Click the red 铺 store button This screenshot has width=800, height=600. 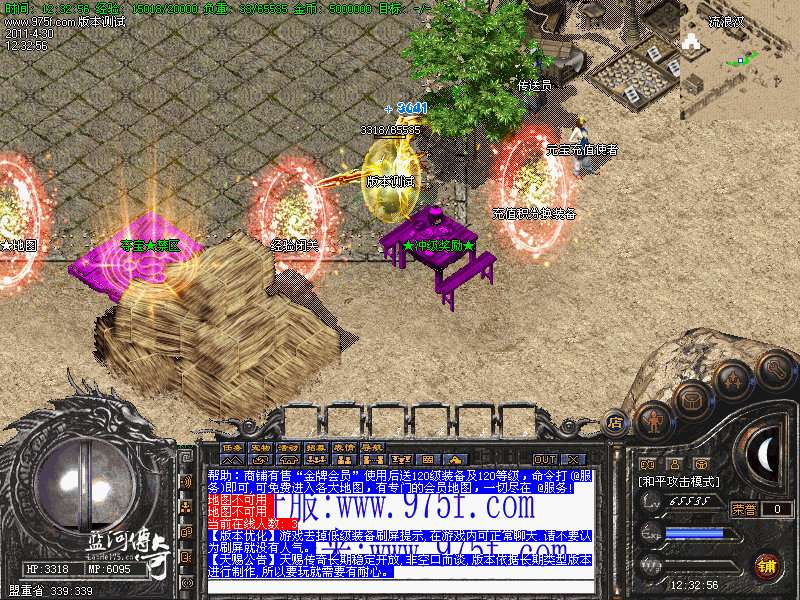(x=768, y=566)
